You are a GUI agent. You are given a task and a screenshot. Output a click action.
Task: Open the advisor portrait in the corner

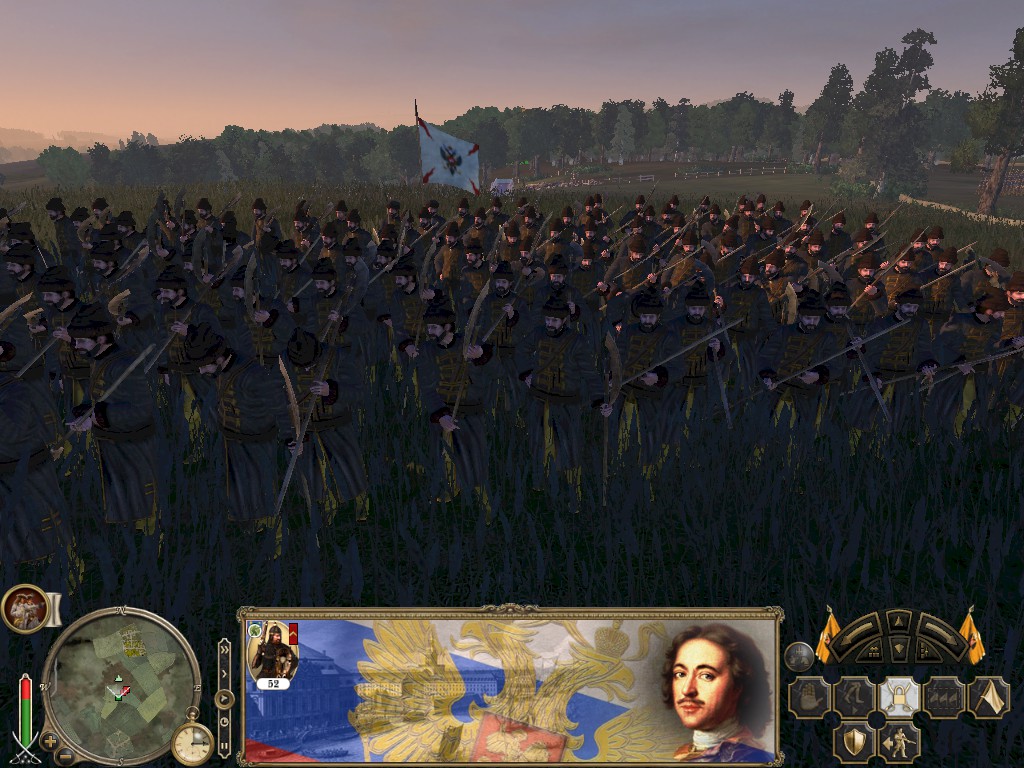pos(25,608)
